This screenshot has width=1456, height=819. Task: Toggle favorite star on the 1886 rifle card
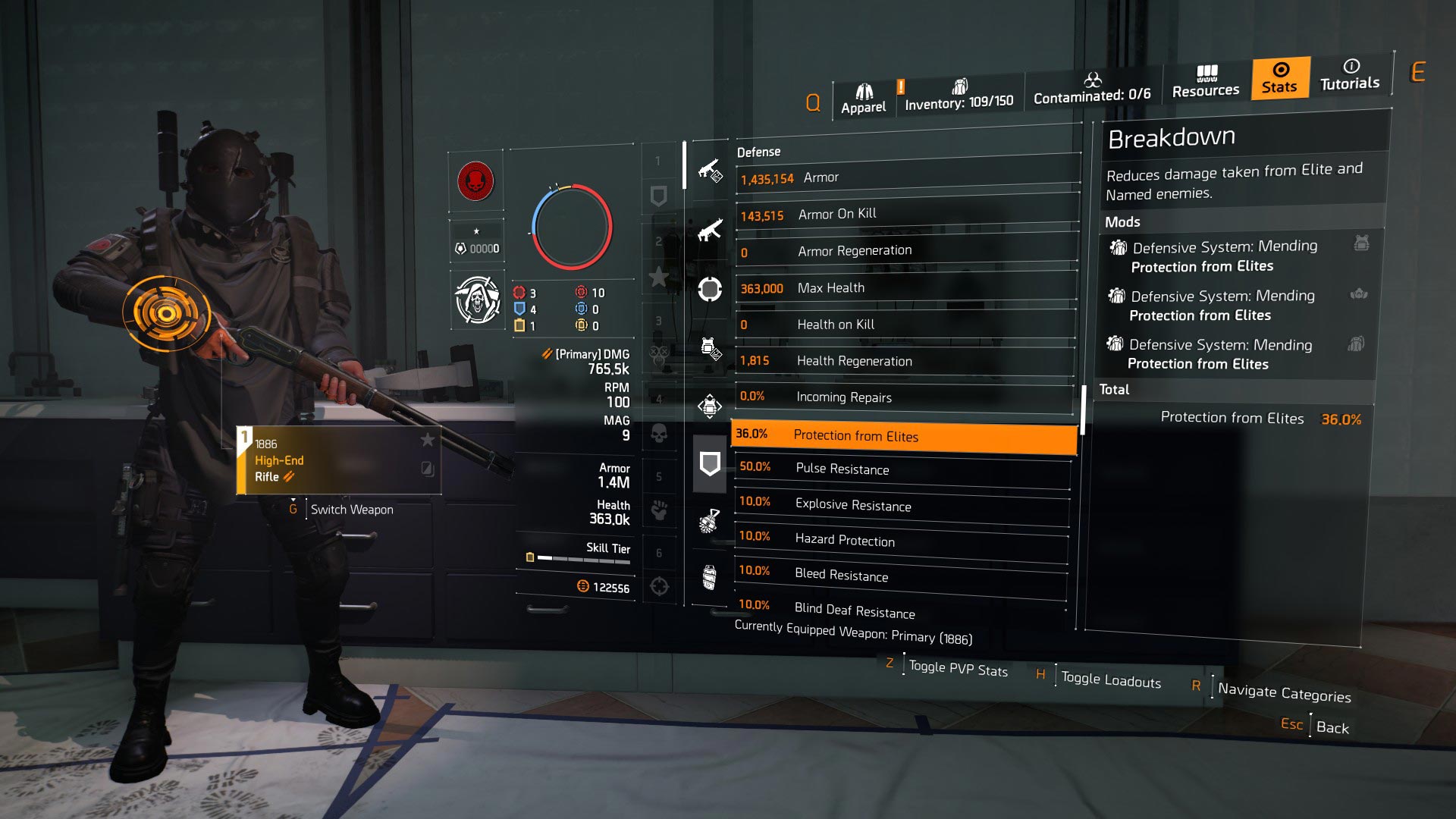428,438
